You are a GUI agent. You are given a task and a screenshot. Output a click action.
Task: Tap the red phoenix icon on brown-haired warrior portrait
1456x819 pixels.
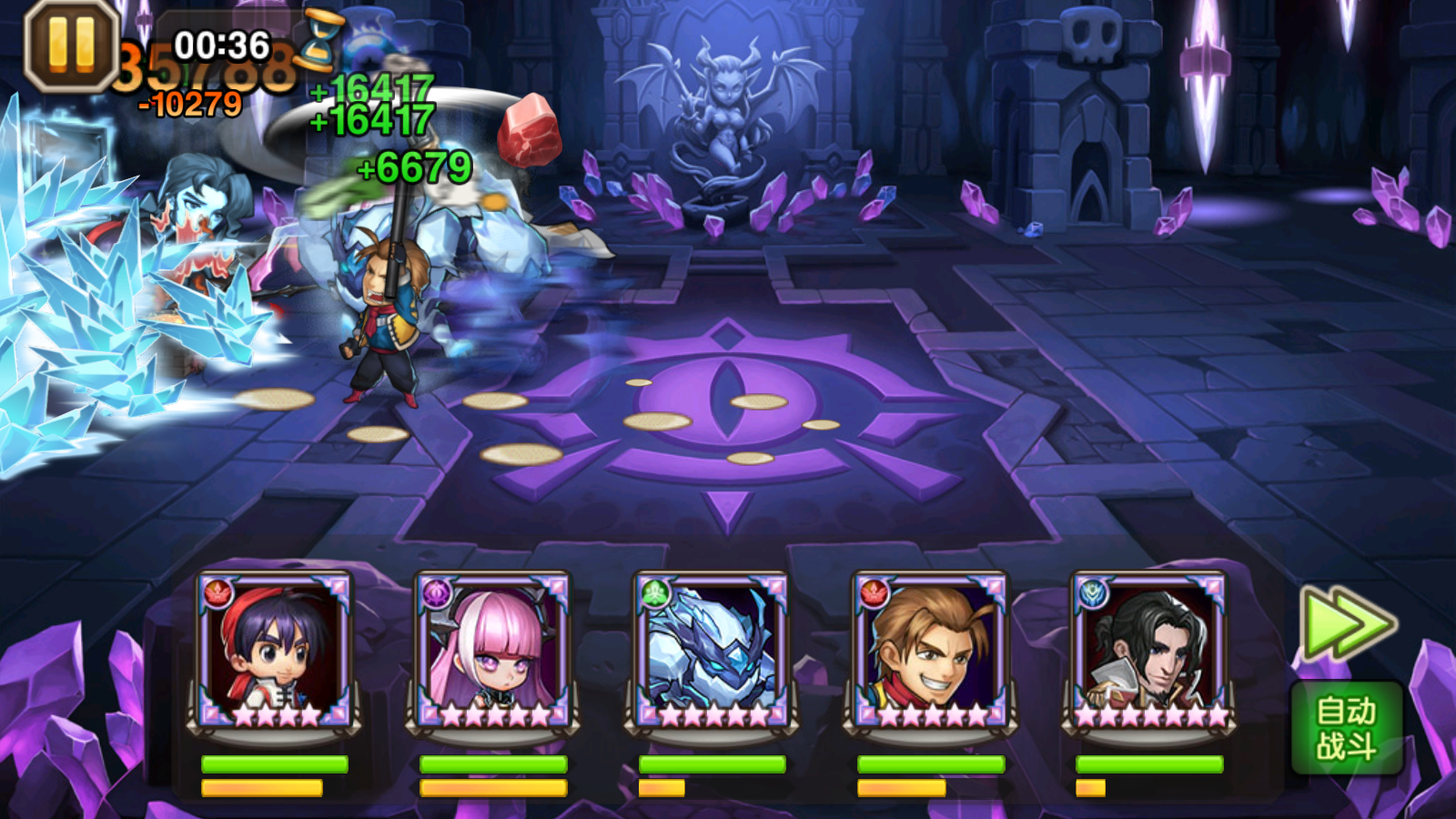point(874,591)
